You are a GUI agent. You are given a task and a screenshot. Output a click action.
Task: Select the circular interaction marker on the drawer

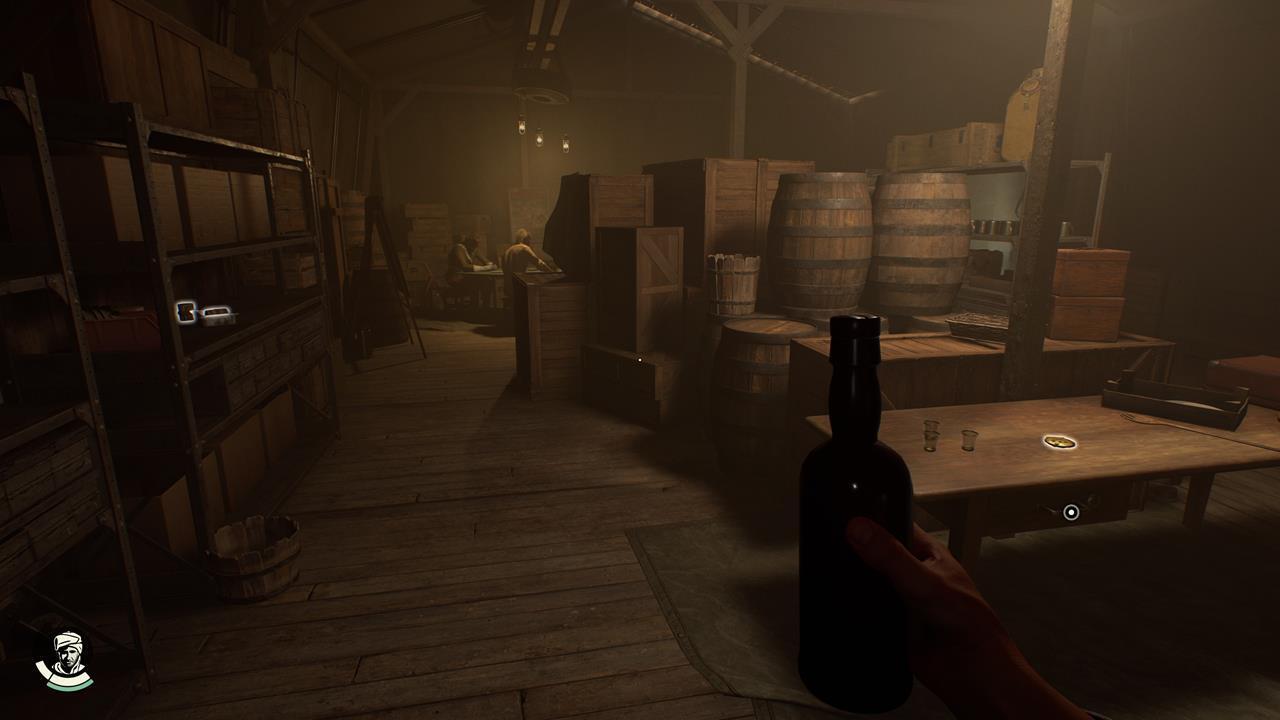(x=1071, y=512)
